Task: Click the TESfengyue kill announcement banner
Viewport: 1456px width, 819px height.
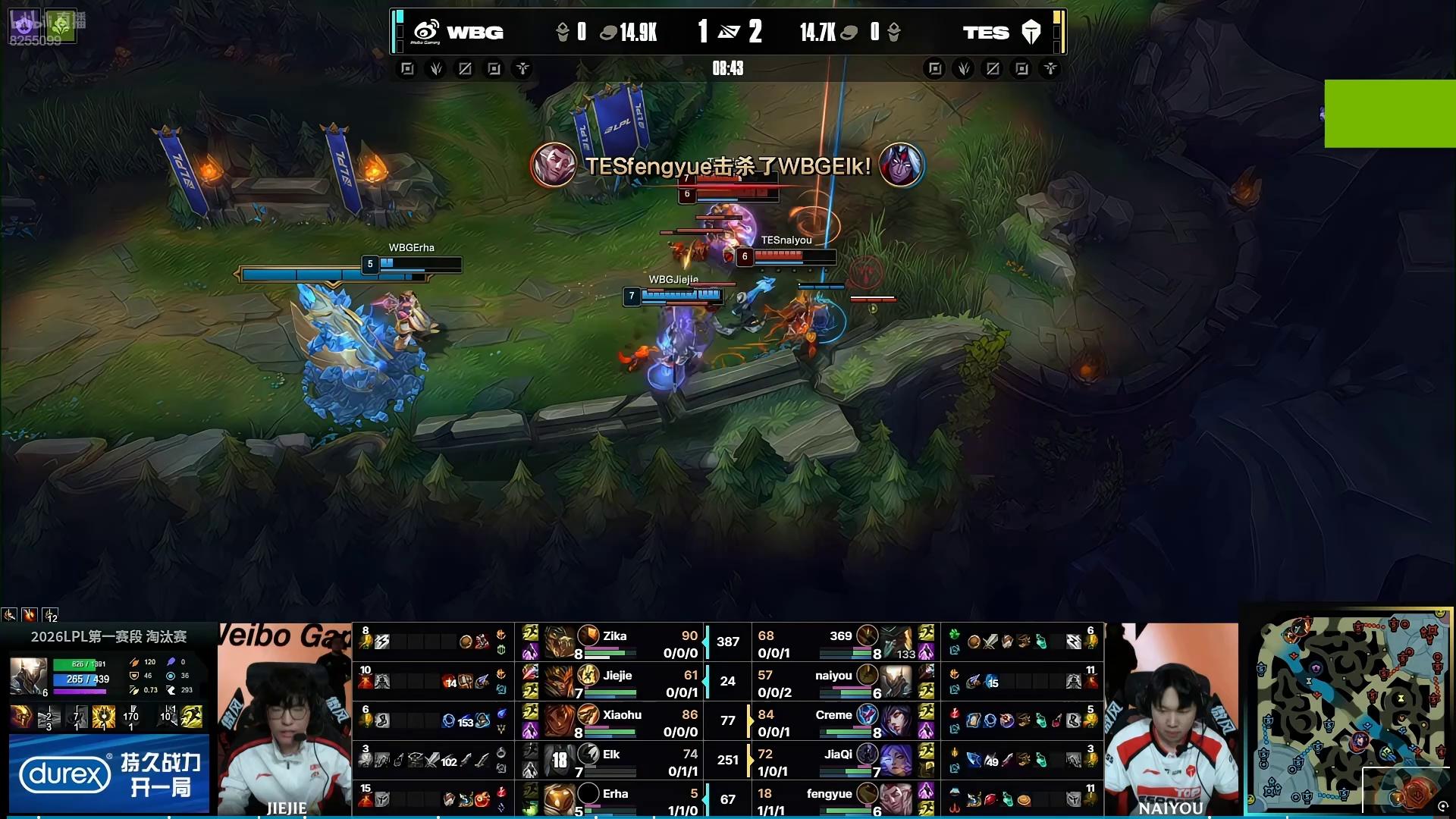Action: [x=727, y=165]
